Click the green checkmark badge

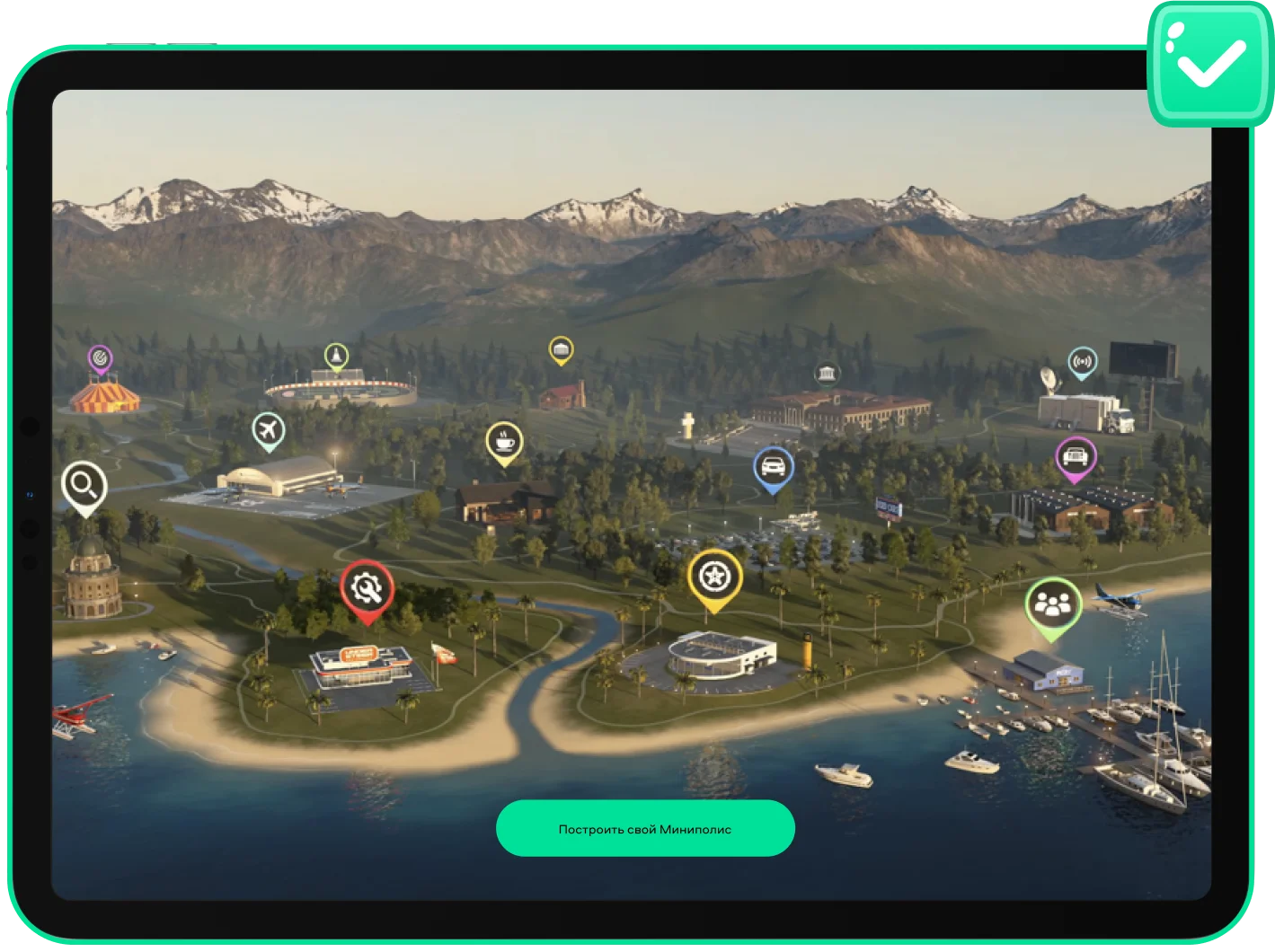(x=1209, y=63)
